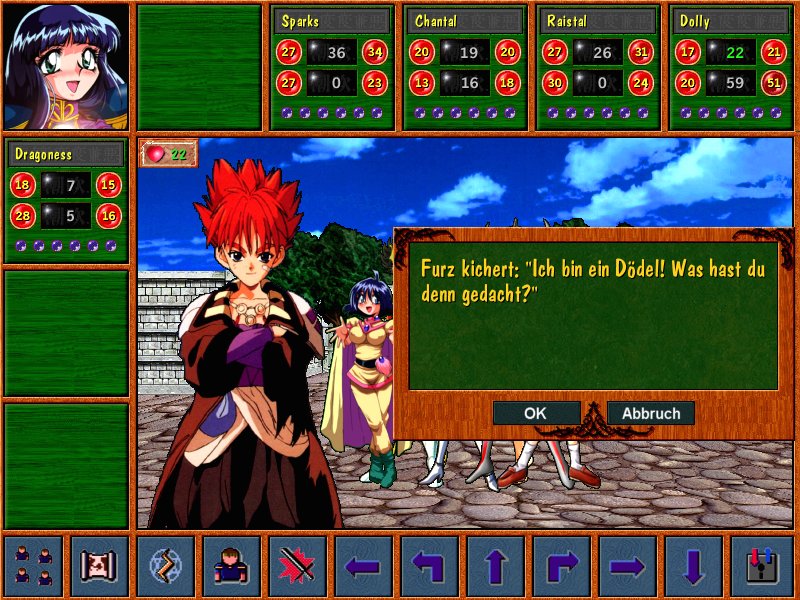Select the Dragoness party member panel
The image size is (800, 600).
(x=66, y=200)
